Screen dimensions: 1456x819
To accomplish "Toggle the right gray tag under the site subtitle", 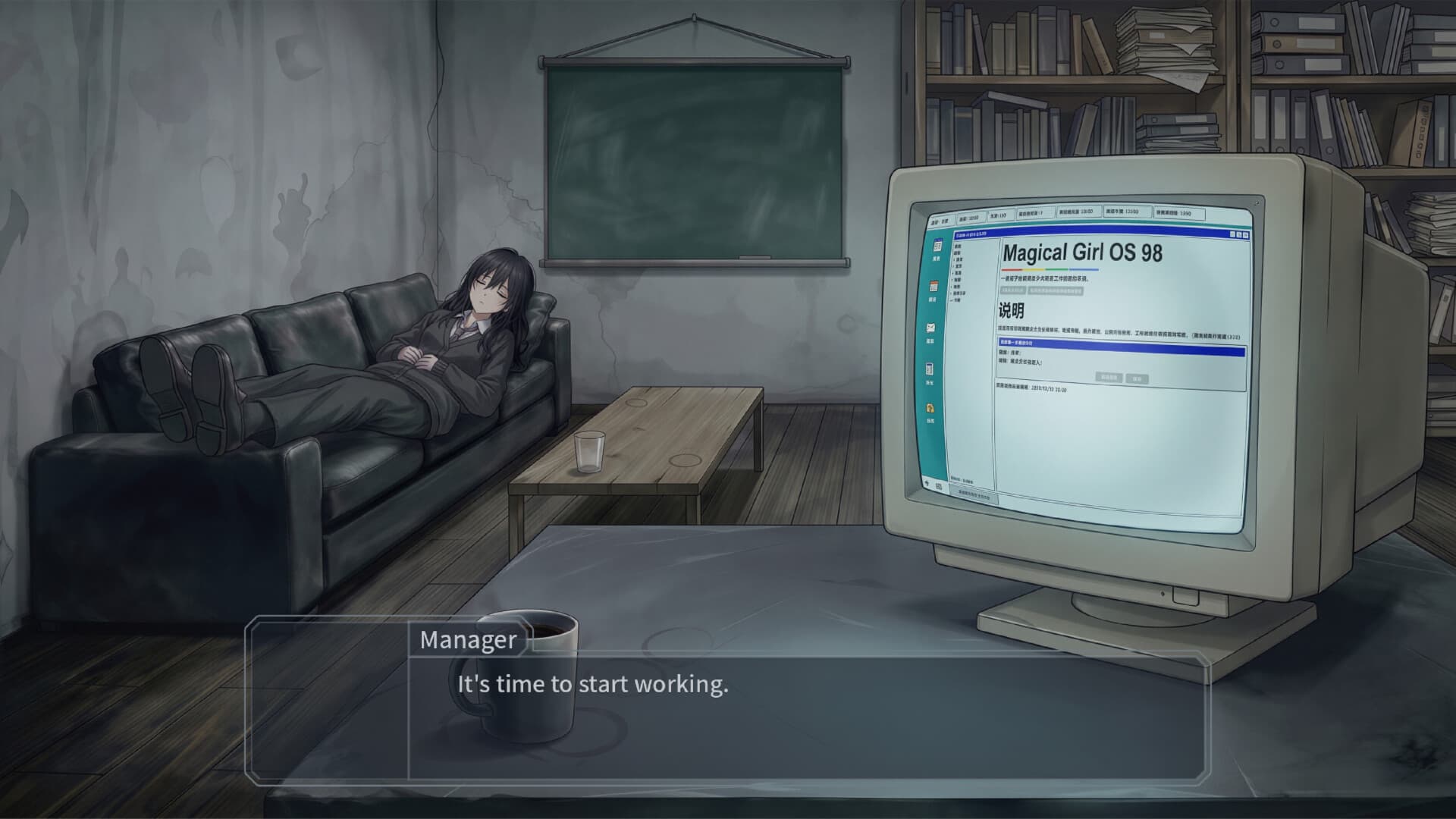I will 1056,292.
